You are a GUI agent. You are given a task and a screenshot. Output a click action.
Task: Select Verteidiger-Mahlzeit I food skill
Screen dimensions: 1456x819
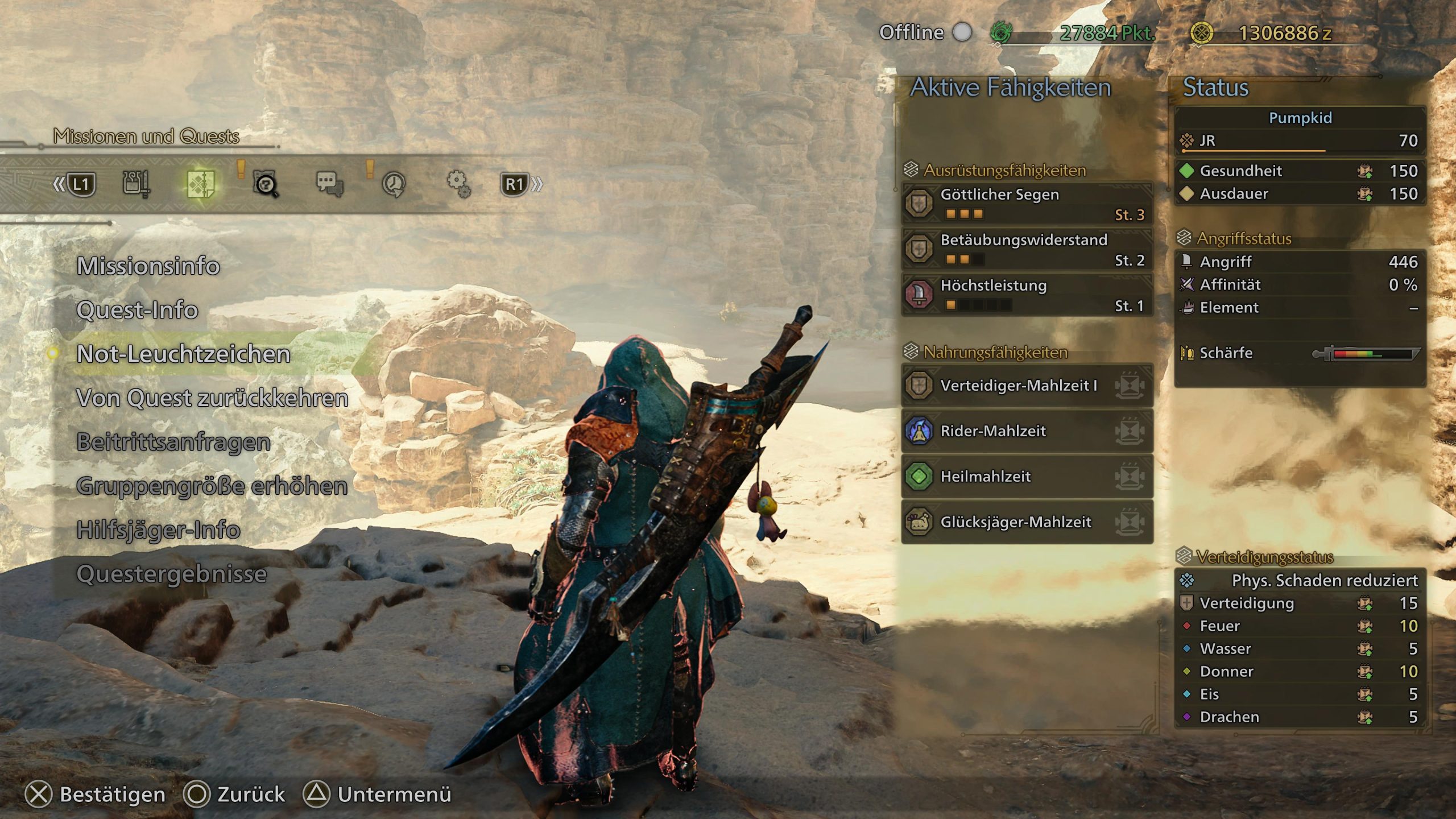tap(1027, 385)
